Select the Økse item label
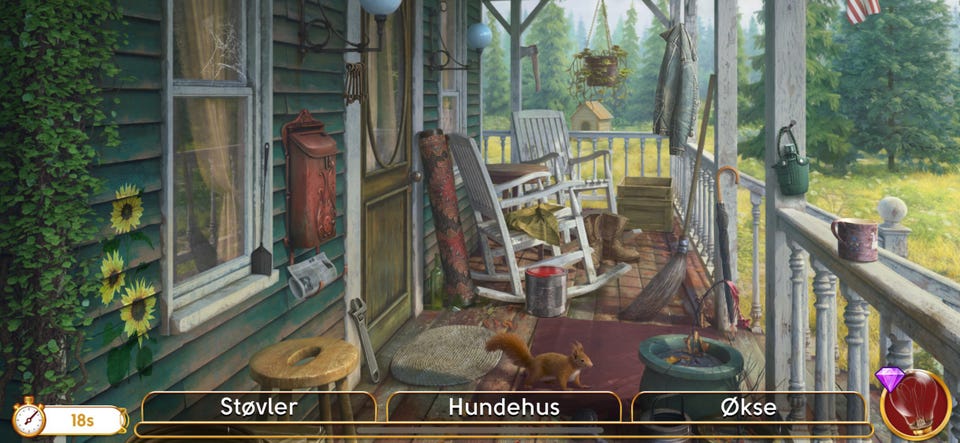The width and height of the screenshot is (960, 443). (748, 407)
